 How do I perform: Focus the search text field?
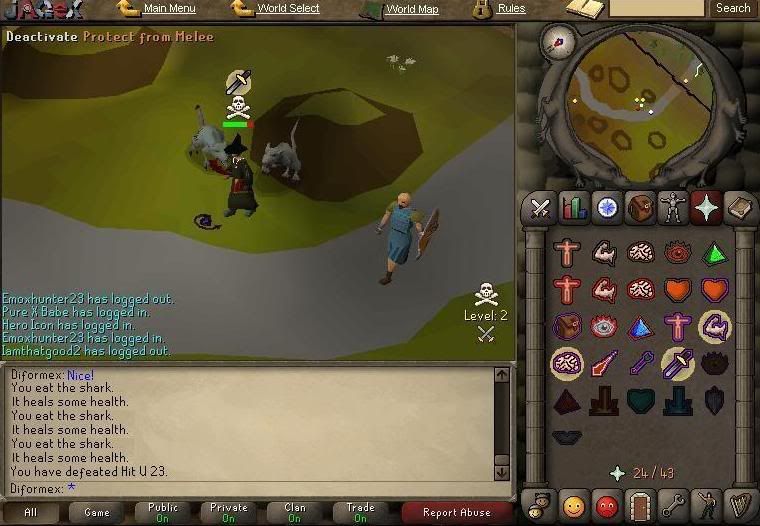point(656,8)
